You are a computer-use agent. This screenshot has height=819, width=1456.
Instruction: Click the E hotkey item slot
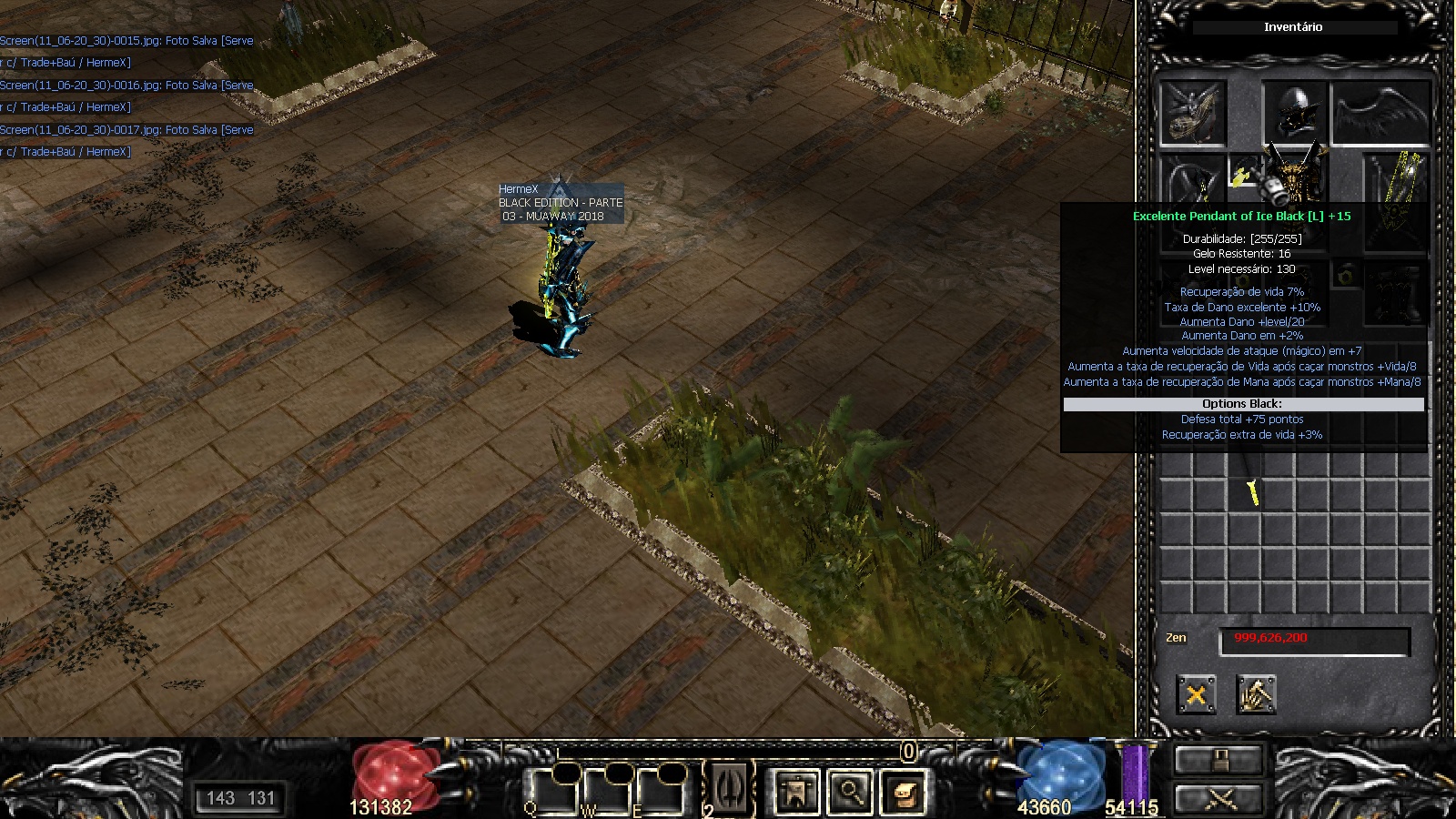coord(662,790)
